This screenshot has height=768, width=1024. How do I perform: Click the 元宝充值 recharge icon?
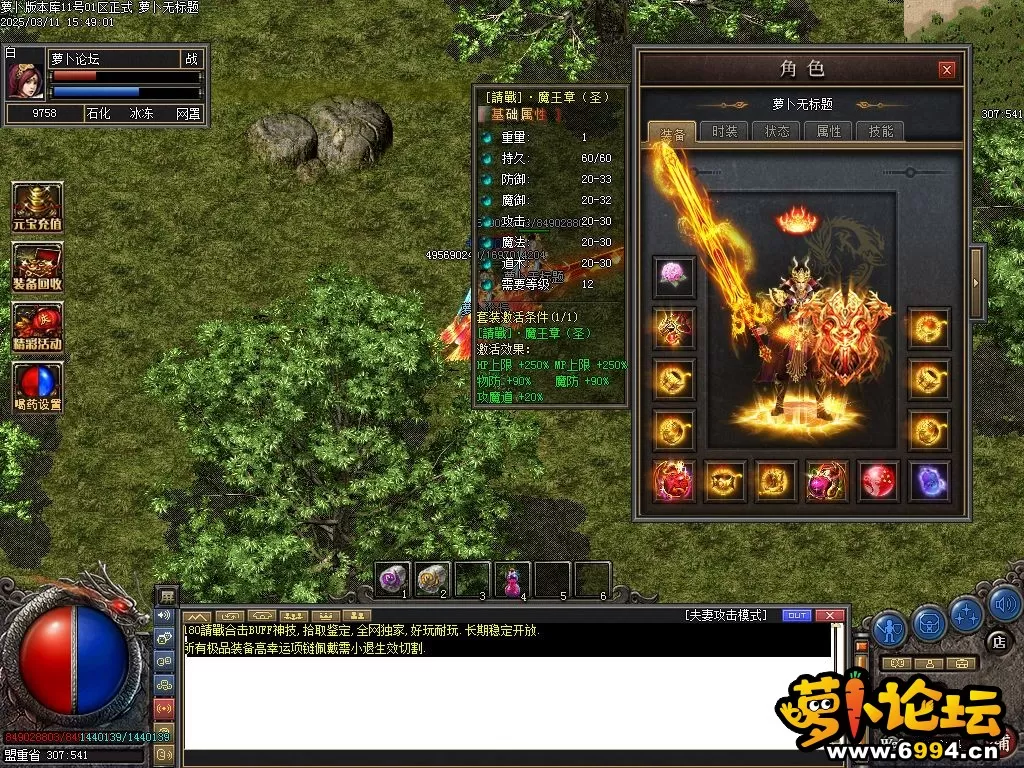[x=37, y=207]
